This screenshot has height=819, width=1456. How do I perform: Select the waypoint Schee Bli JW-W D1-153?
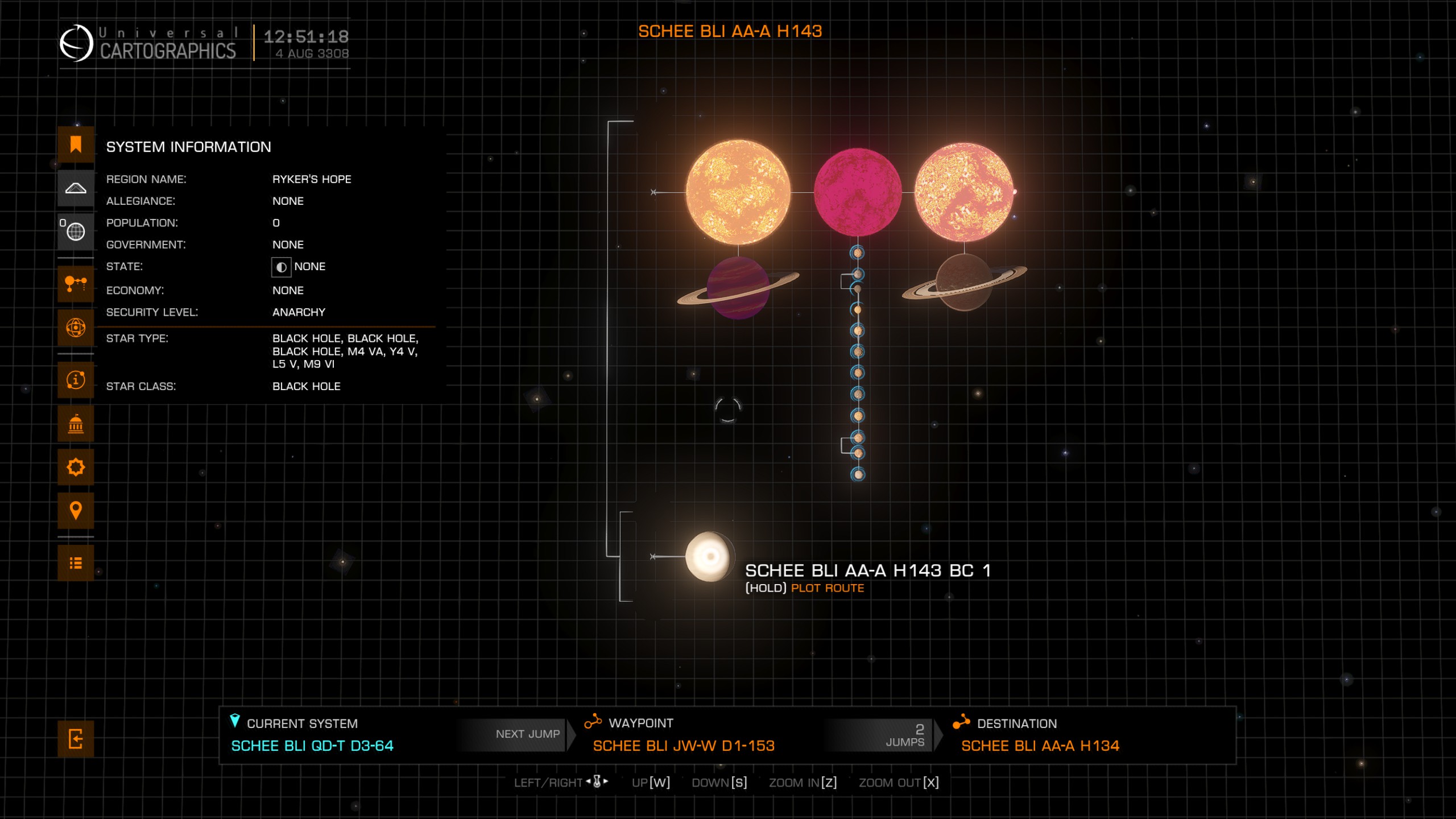pyautogui.click(x=683, y=746)
